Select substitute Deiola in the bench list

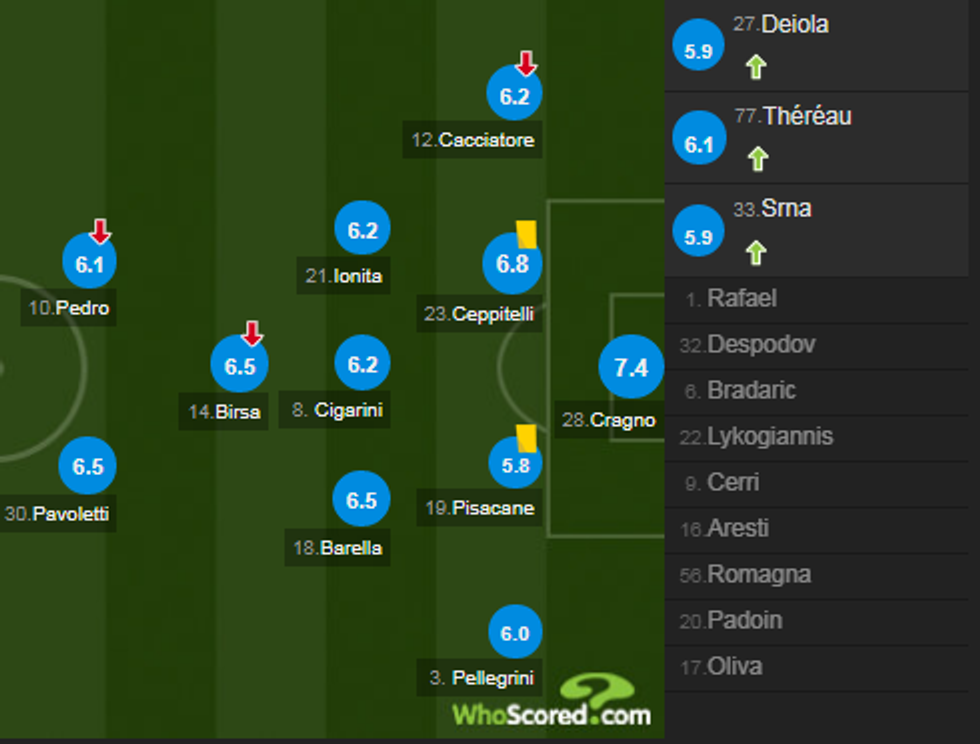(x=794, y=25)
